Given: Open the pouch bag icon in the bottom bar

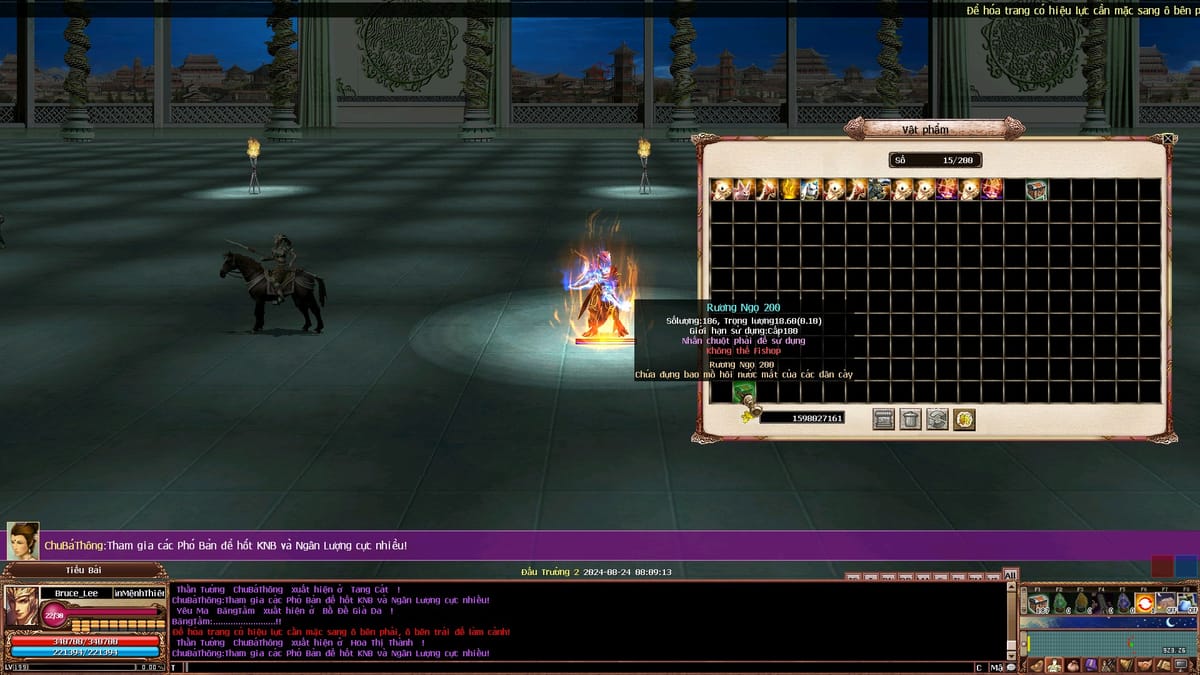Looking at the screenshot, I should coord(1072,665).
